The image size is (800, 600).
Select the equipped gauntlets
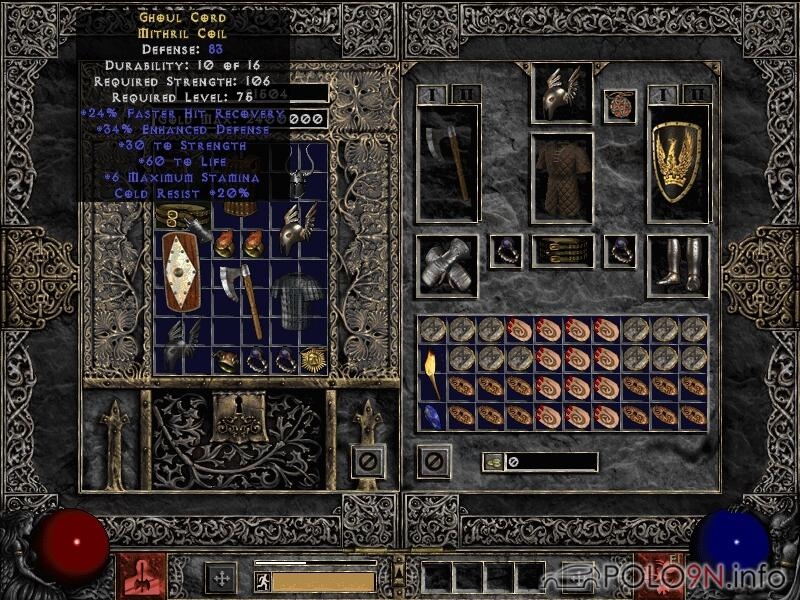pos(447,267)
